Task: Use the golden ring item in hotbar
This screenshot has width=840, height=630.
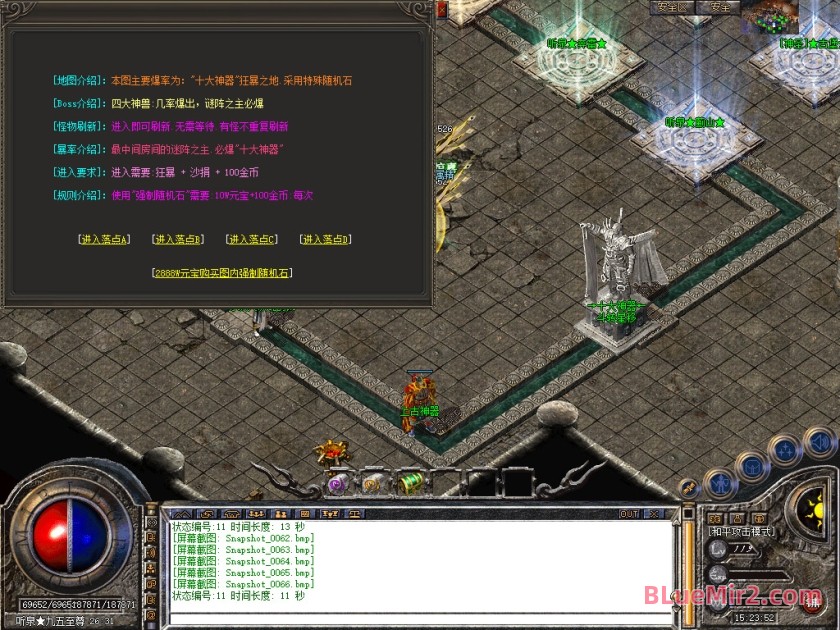Action: click(x=374, y=483)
